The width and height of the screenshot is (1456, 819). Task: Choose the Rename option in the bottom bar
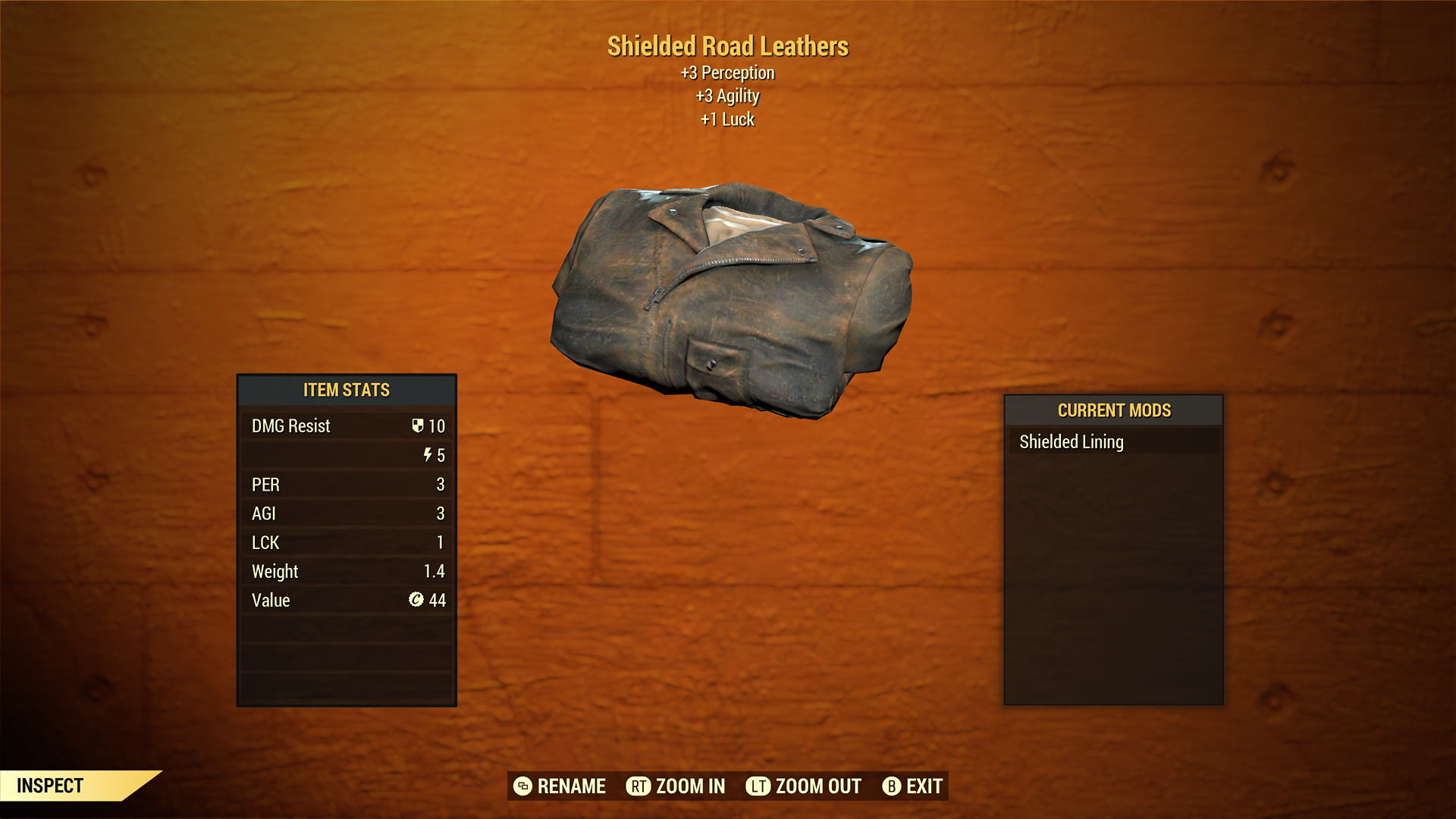(560, 786)
